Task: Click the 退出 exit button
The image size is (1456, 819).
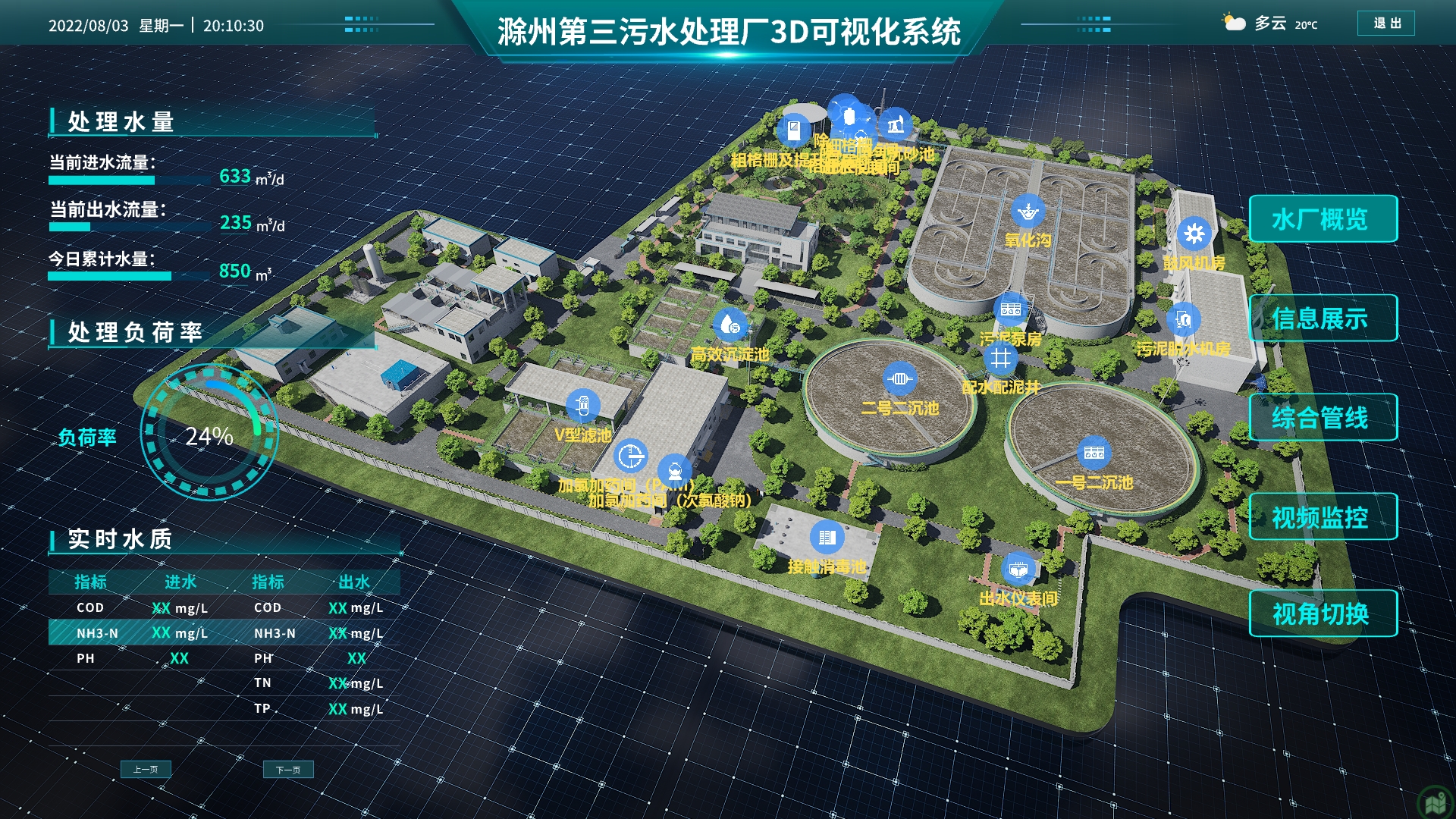Action: (x=1385, y=24)
